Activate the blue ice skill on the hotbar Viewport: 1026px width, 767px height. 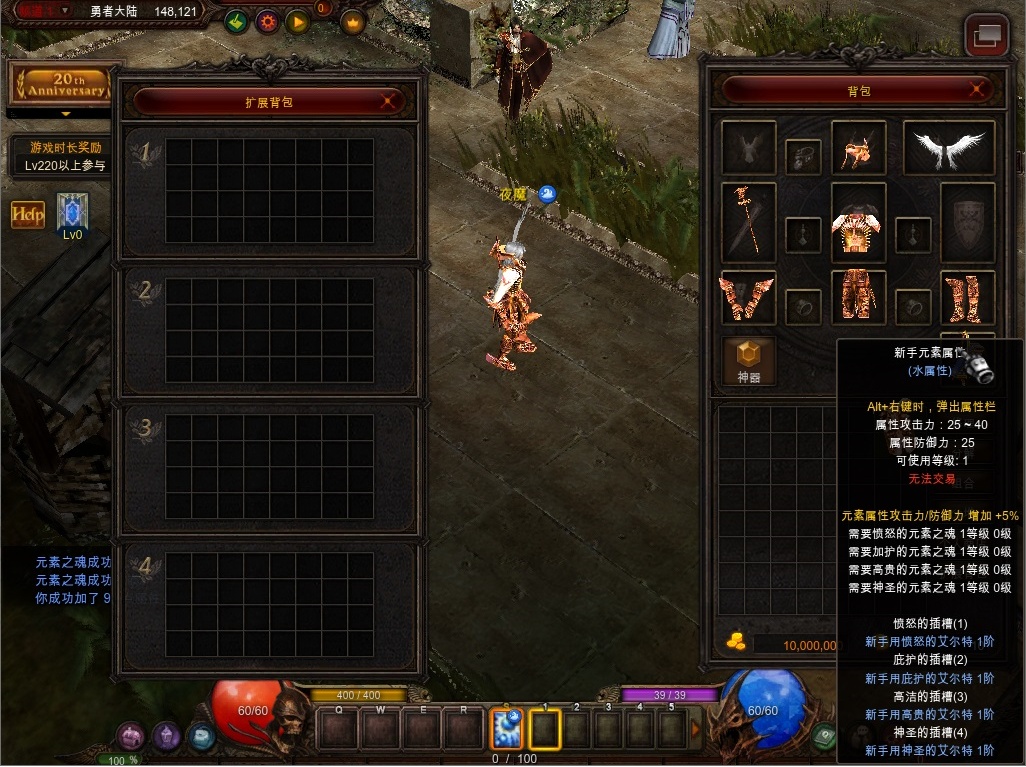coord(506,728)
